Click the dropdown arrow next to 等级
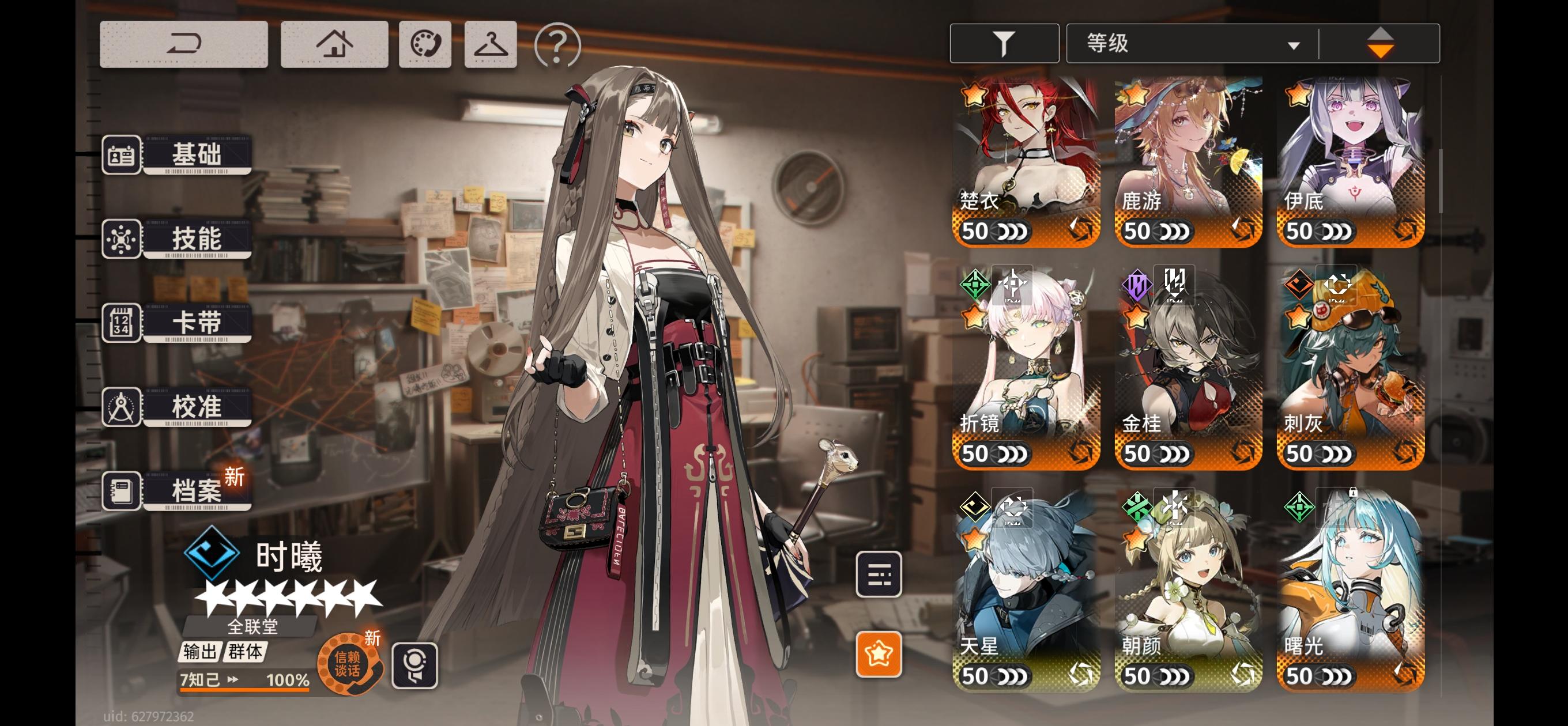Screen dimensions: 1568x726 [x=1293, y=44]
